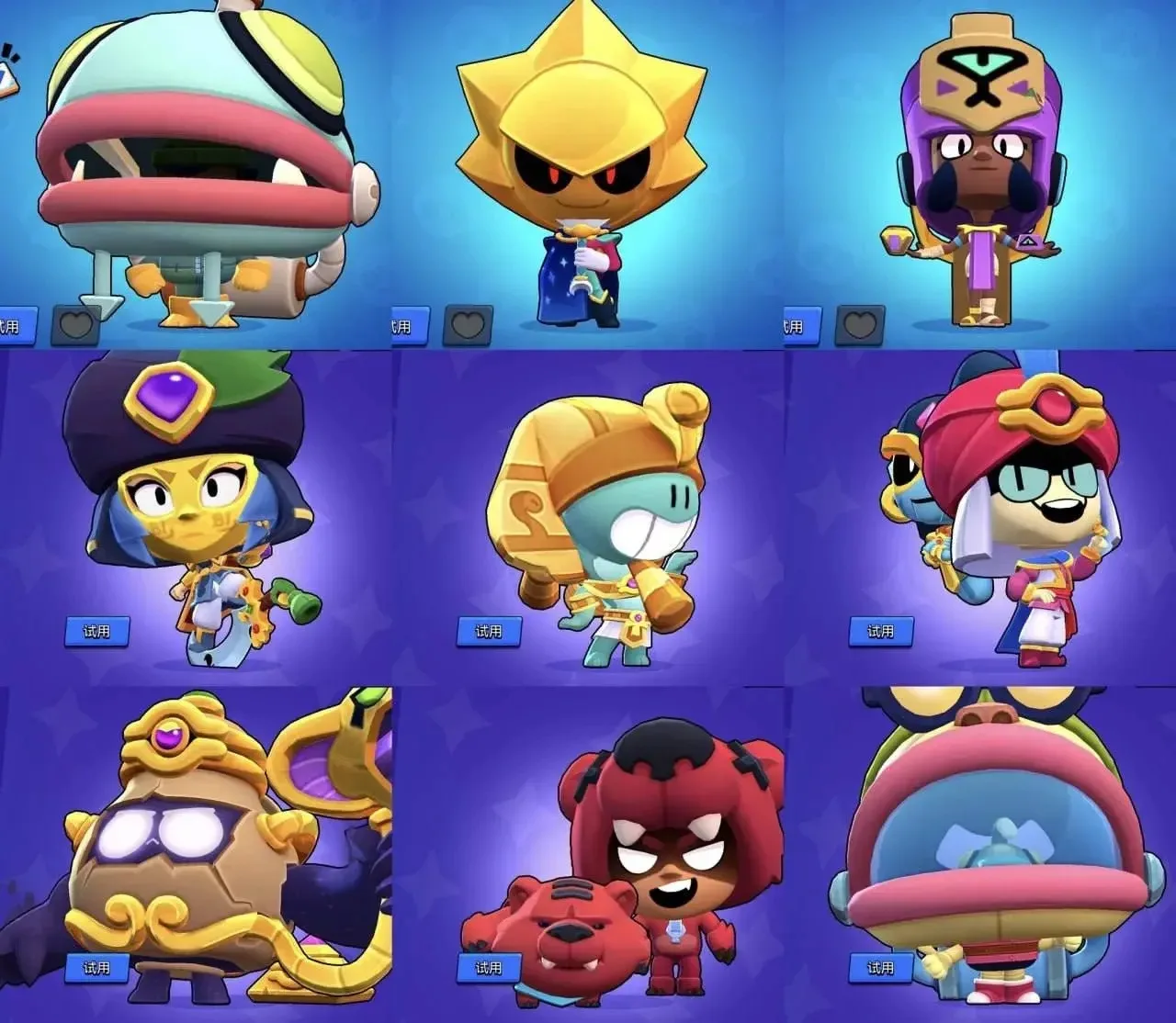Favorite the green fish-head skin with the heart
This screenshot has width=1176, height=1023.
(x=75, y=325)
